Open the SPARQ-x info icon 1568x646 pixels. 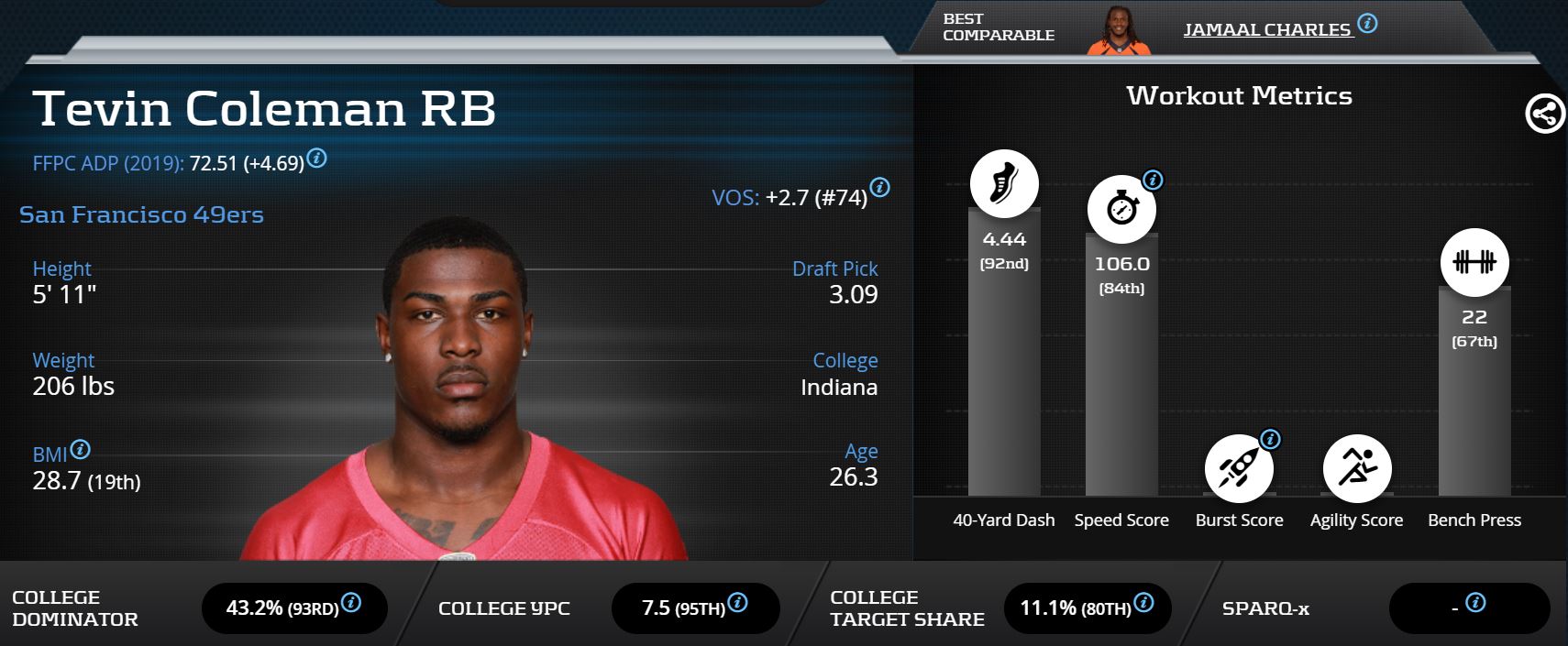(x=1475, y=602)
